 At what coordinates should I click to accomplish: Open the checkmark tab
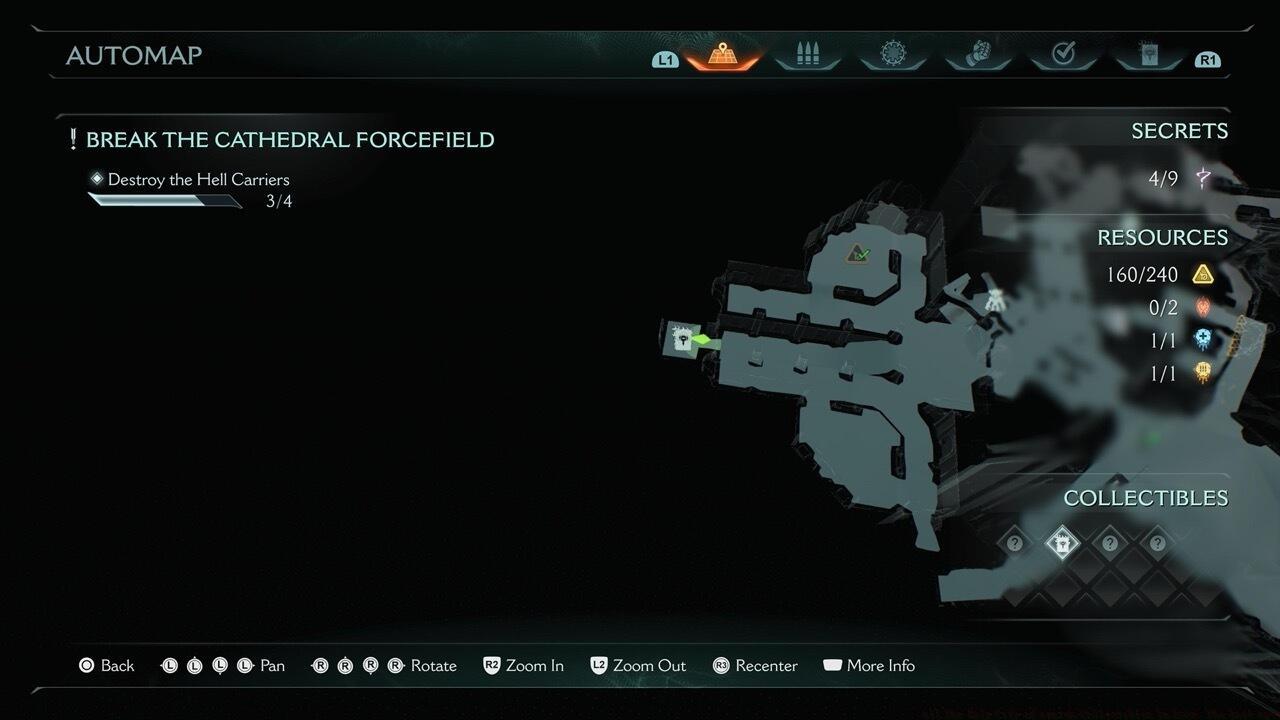click(1062, 55)
